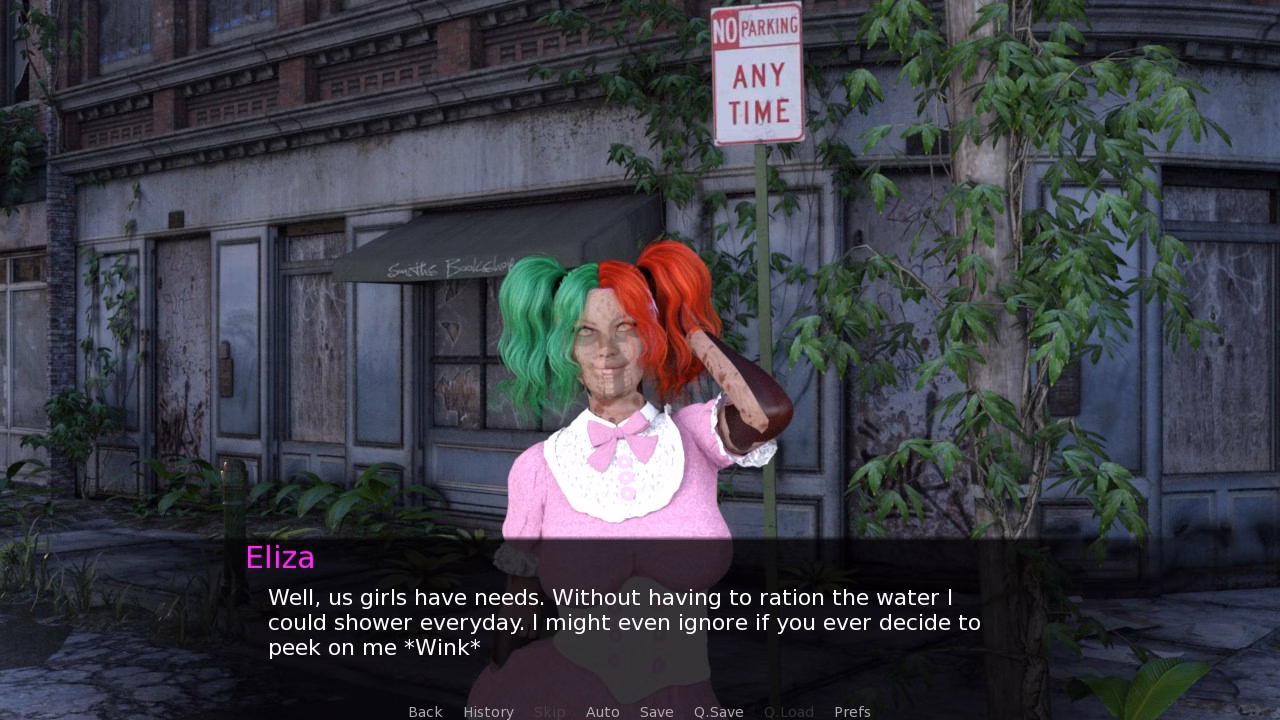Enable Skip mode in the quick menu
This screenshot has width=1280, height=720.
coord(550,711)
